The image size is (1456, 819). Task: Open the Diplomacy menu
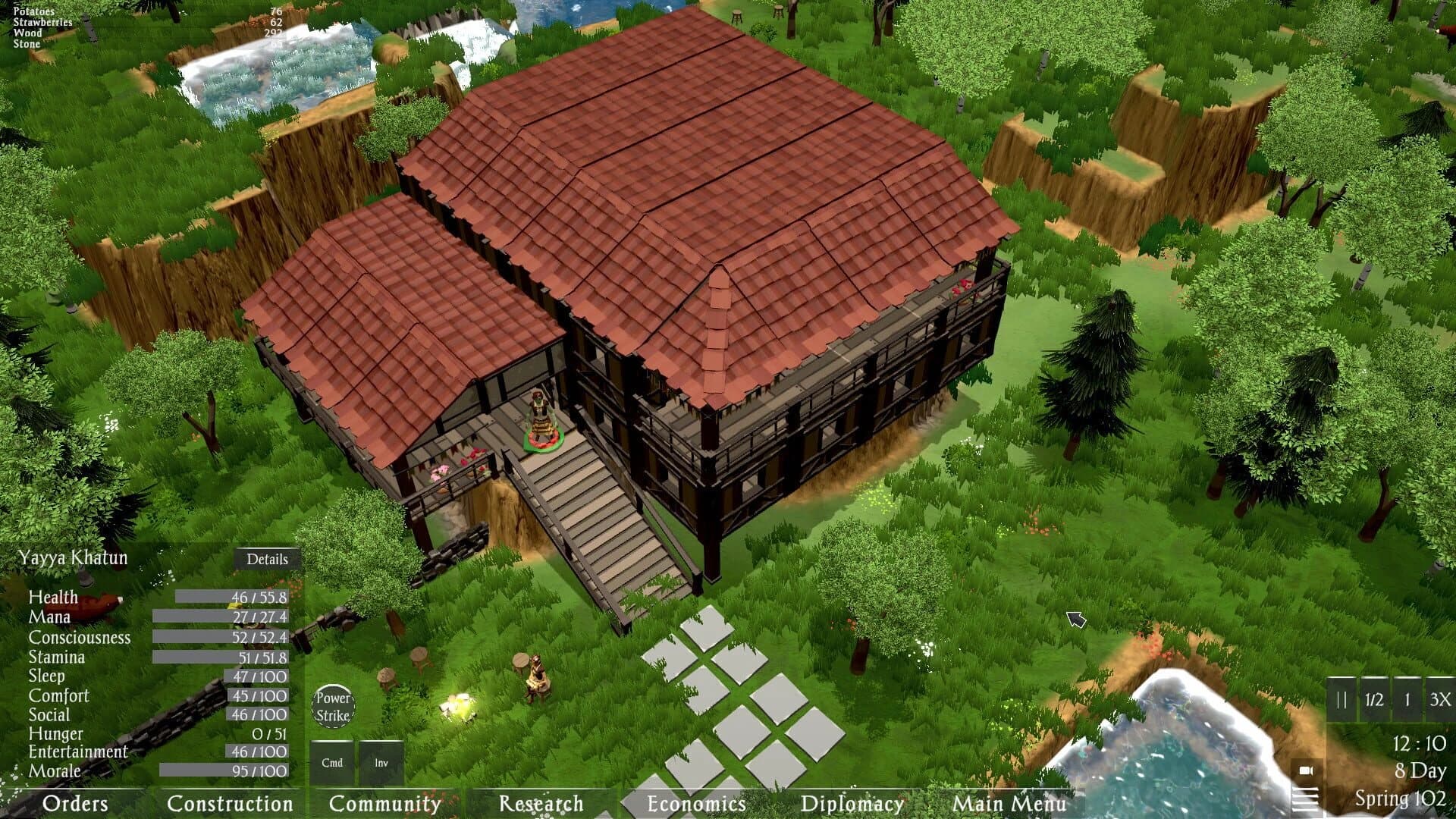point(851,805)
